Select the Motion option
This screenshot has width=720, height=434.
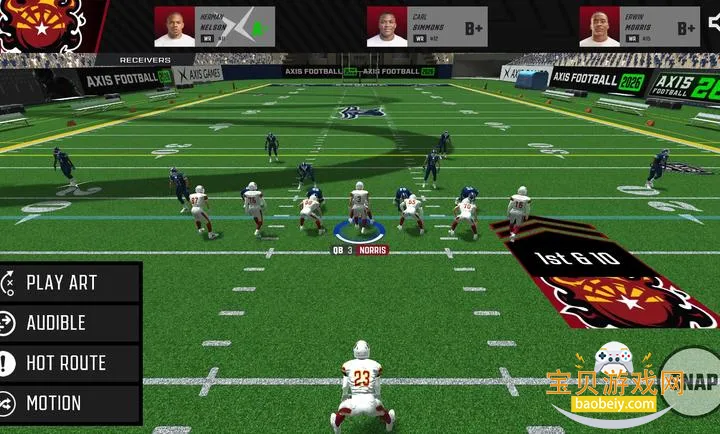click(x=70, y=403)
